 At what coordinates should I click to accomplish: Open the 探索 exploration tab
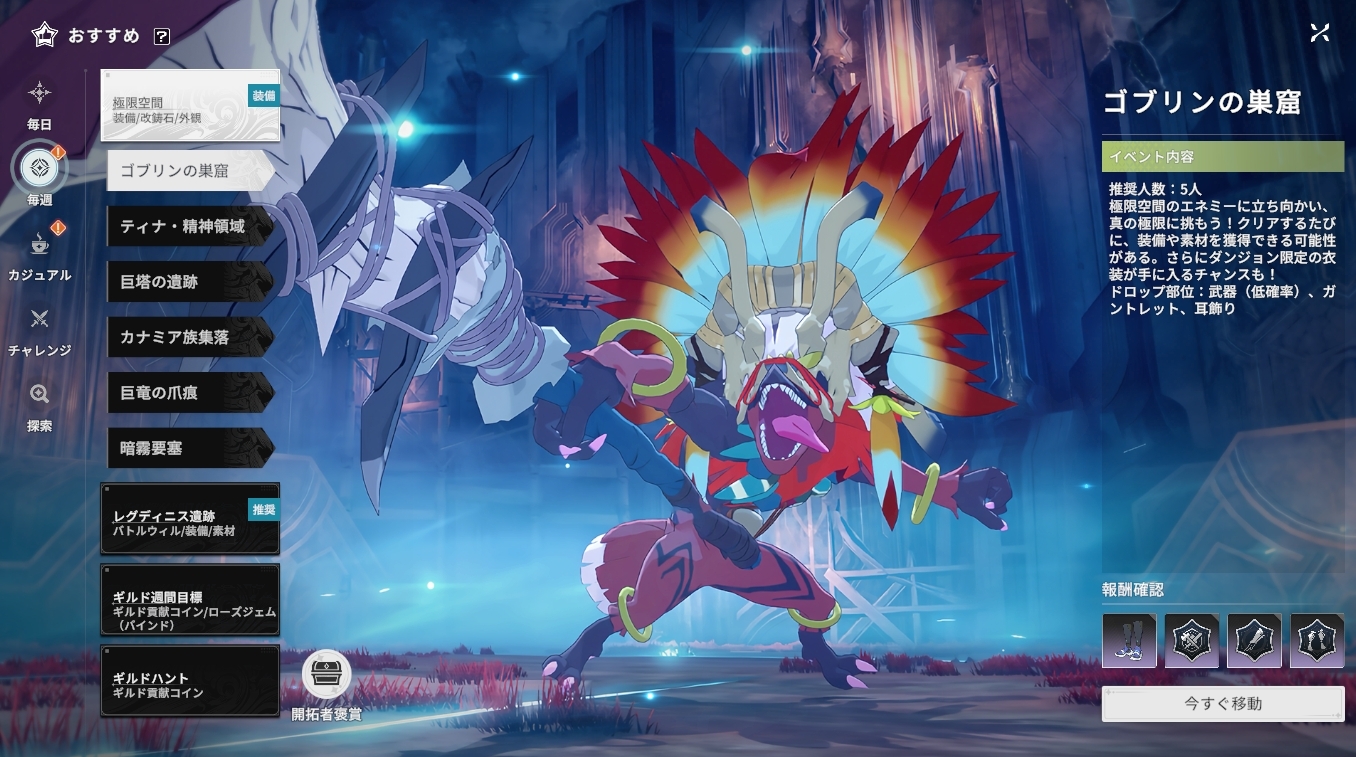point(39,405)
